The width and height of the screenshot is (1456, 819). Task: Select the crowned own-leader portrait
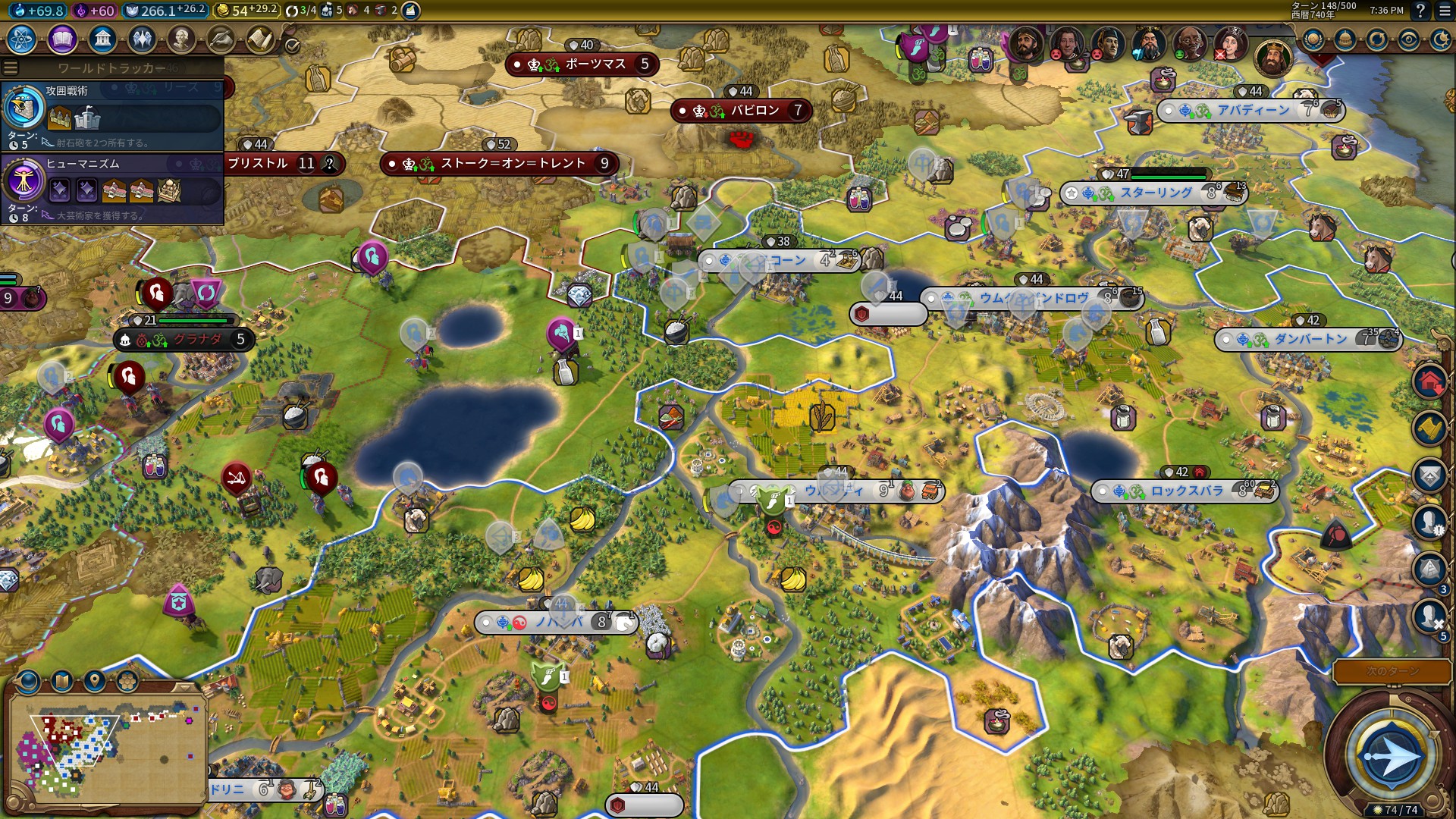coord(1272,56)
